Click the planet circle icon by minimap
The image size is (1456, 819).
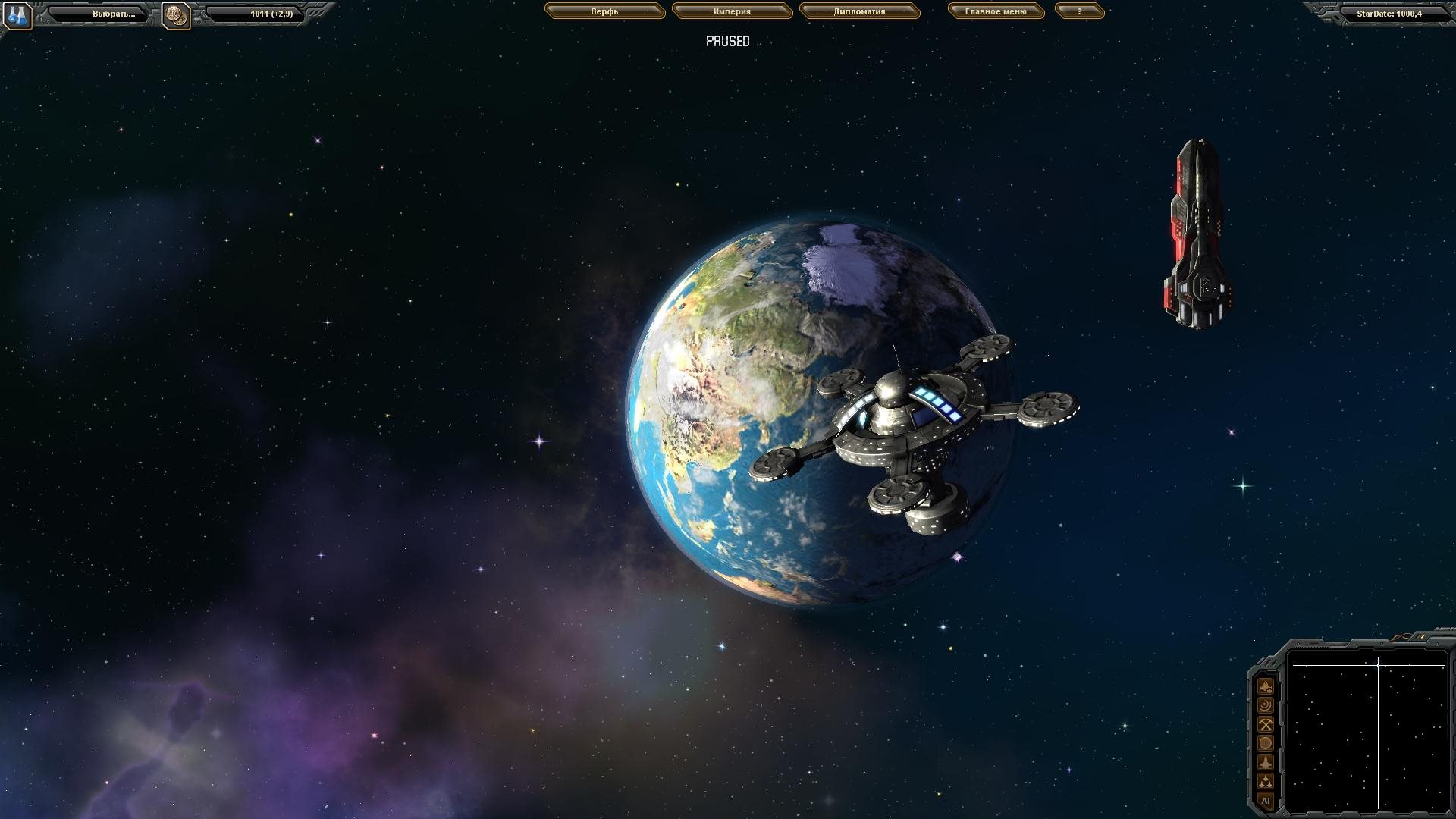[x=1266, y=743]
